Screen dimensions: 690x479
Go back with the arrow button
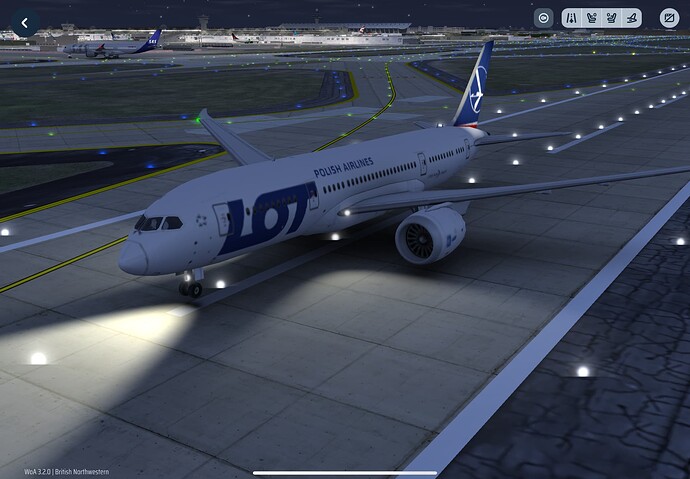click(24, 21)
